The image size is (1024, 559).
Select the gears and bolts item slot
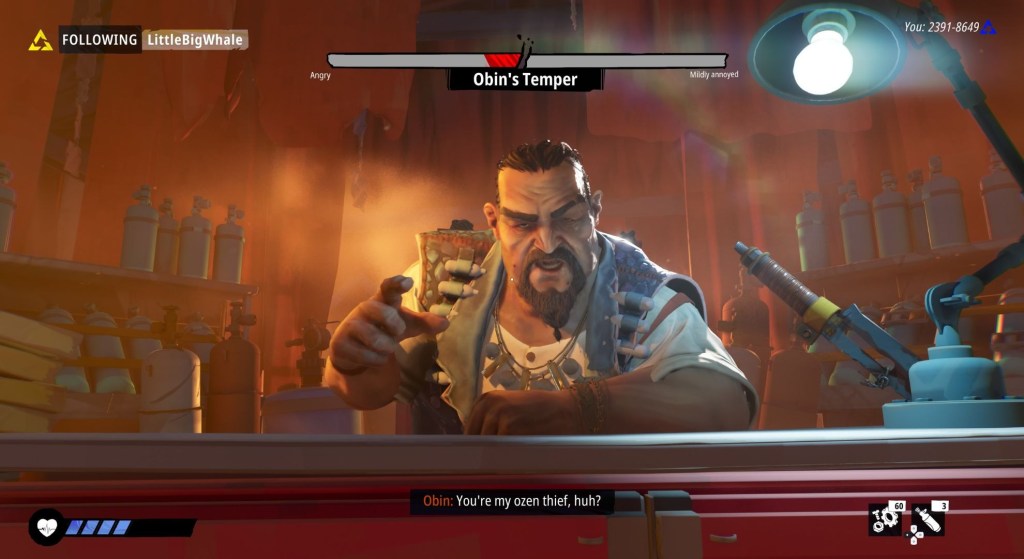pyautogui.click(x=885, y=519)
